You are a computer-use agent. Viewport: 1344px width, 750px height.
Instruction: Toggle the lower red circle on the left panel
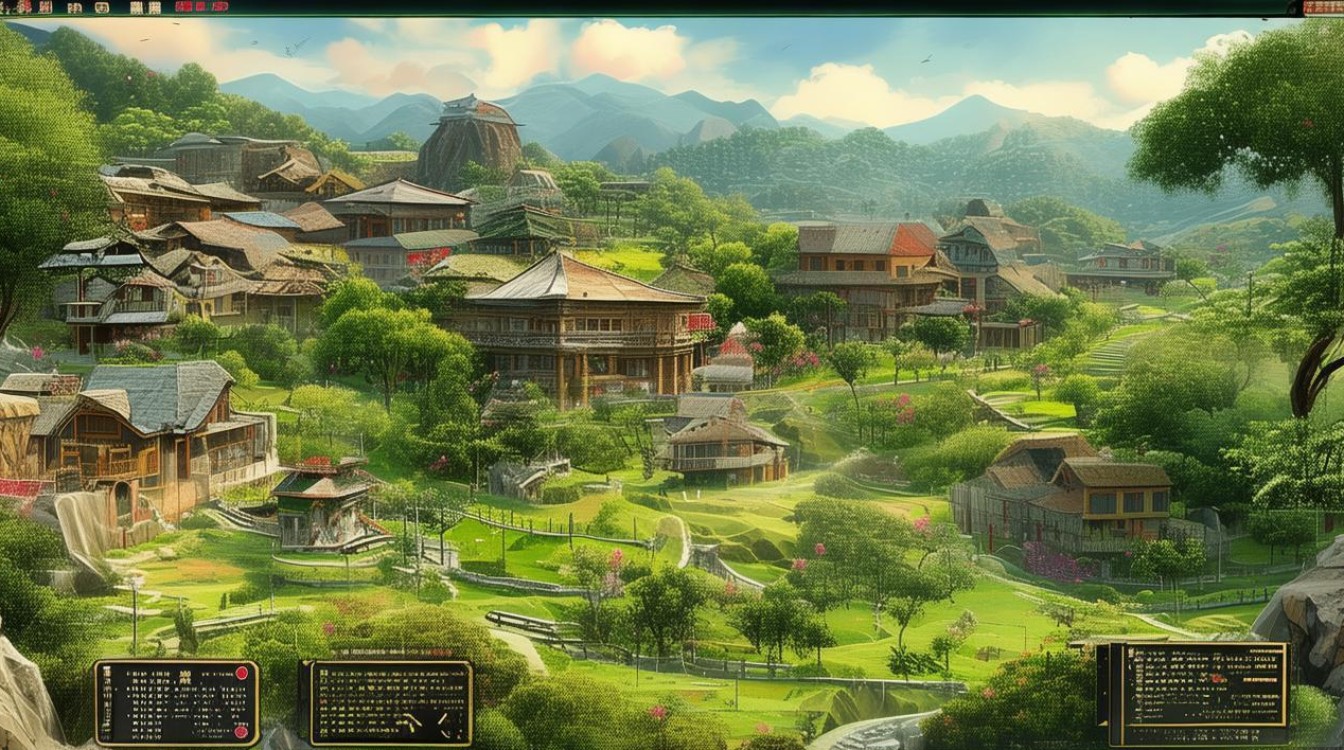pos(241,731)
